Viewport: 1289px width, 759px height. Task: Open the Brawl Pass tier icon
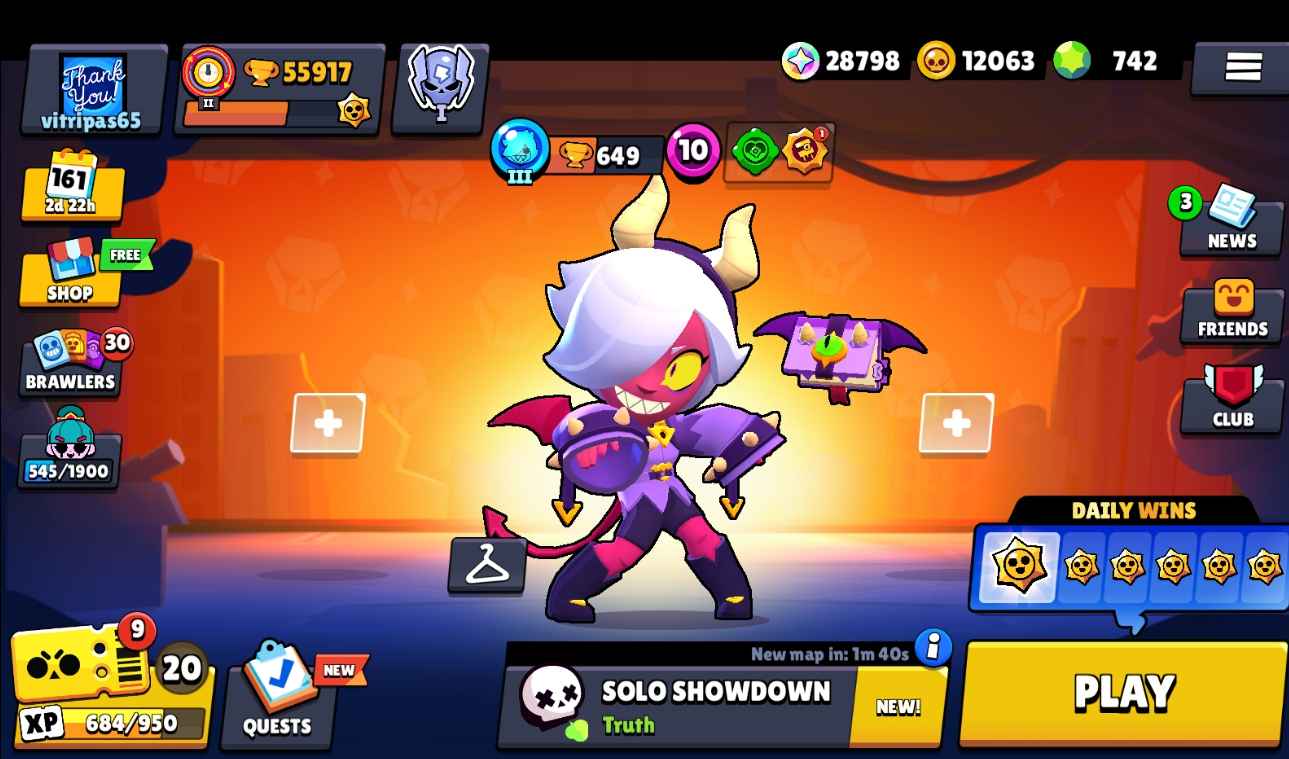(438, 85)
